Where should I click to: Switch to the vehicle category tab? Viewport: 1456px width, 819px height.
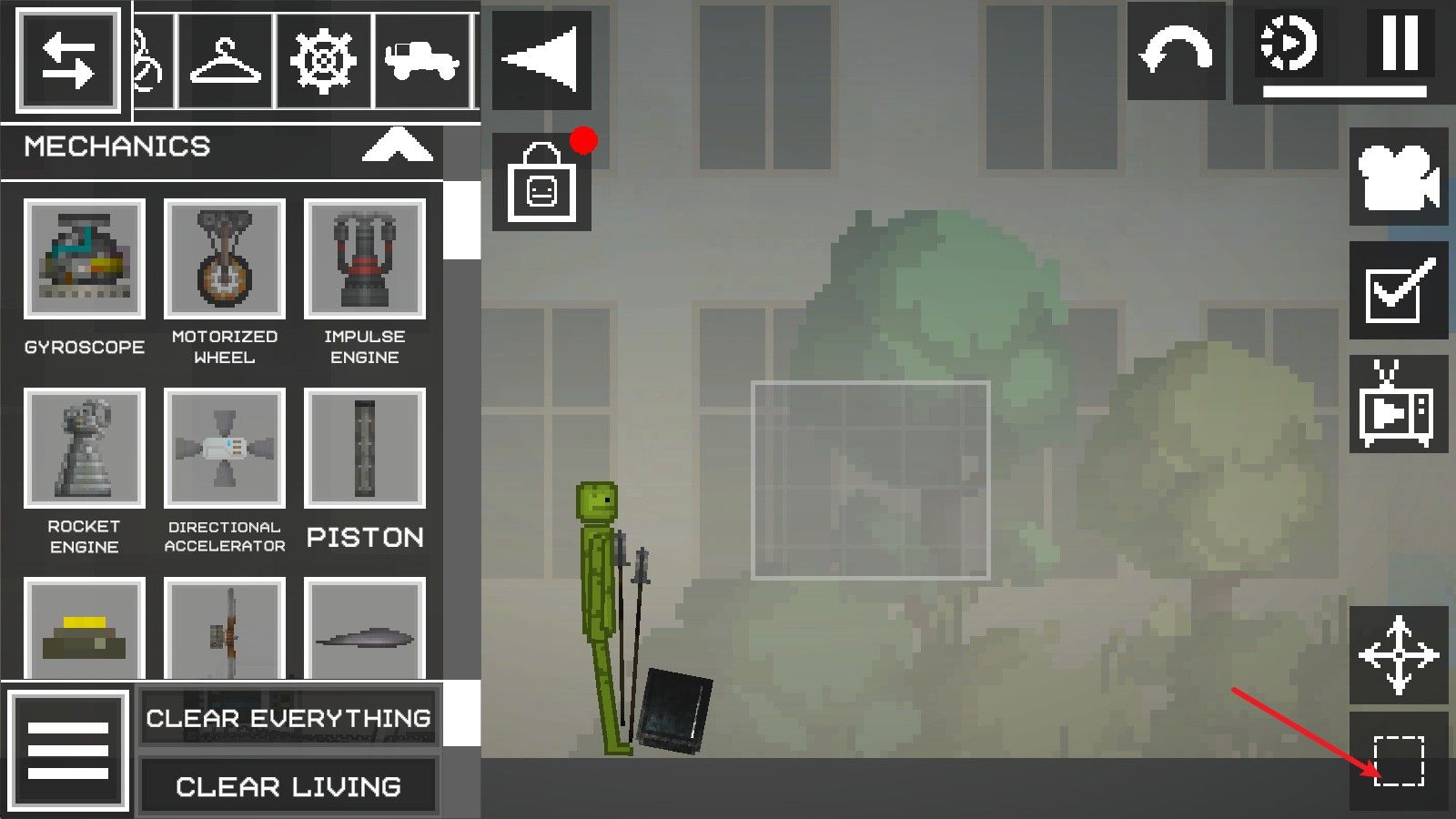tap(421, 62)
